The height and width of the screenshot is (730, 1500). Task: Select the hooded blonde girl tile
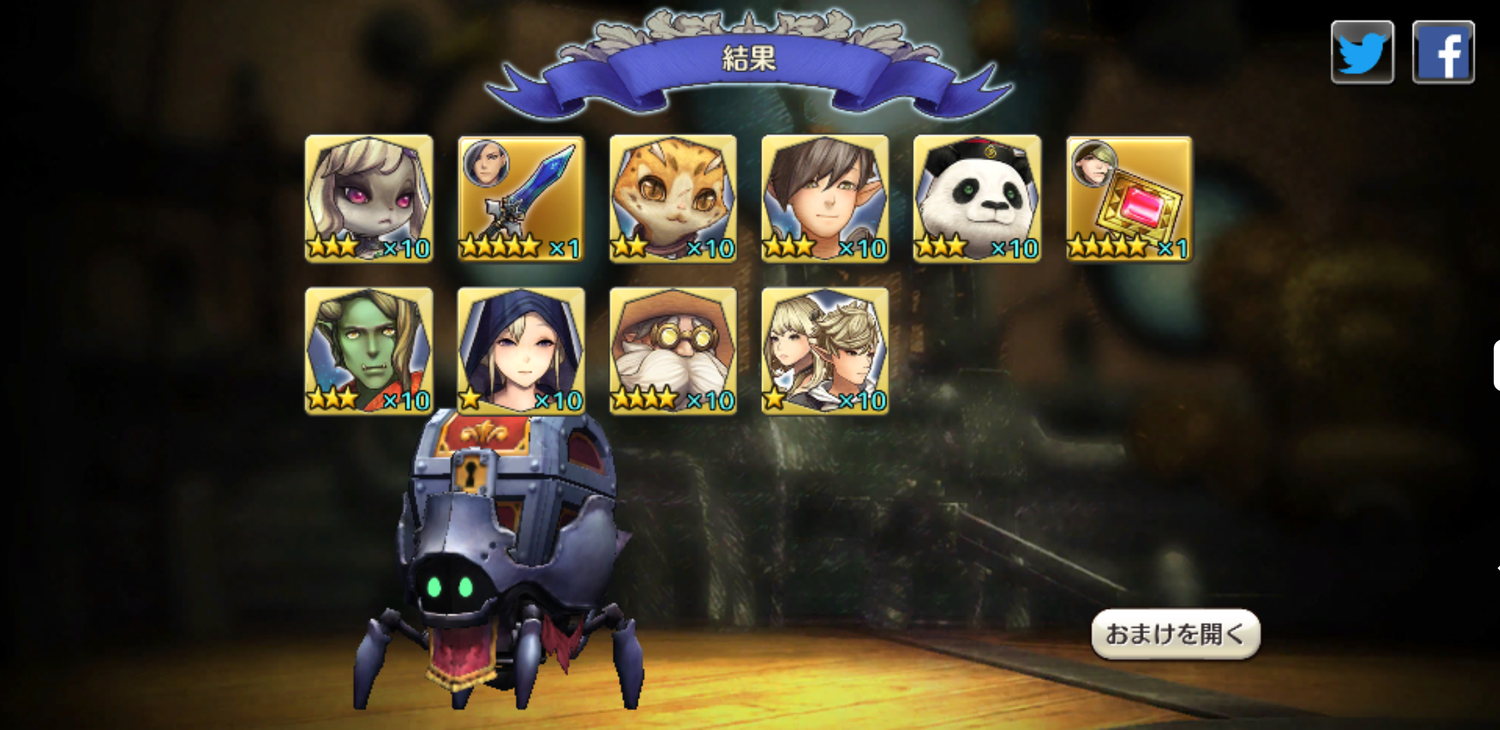[521, 350]
